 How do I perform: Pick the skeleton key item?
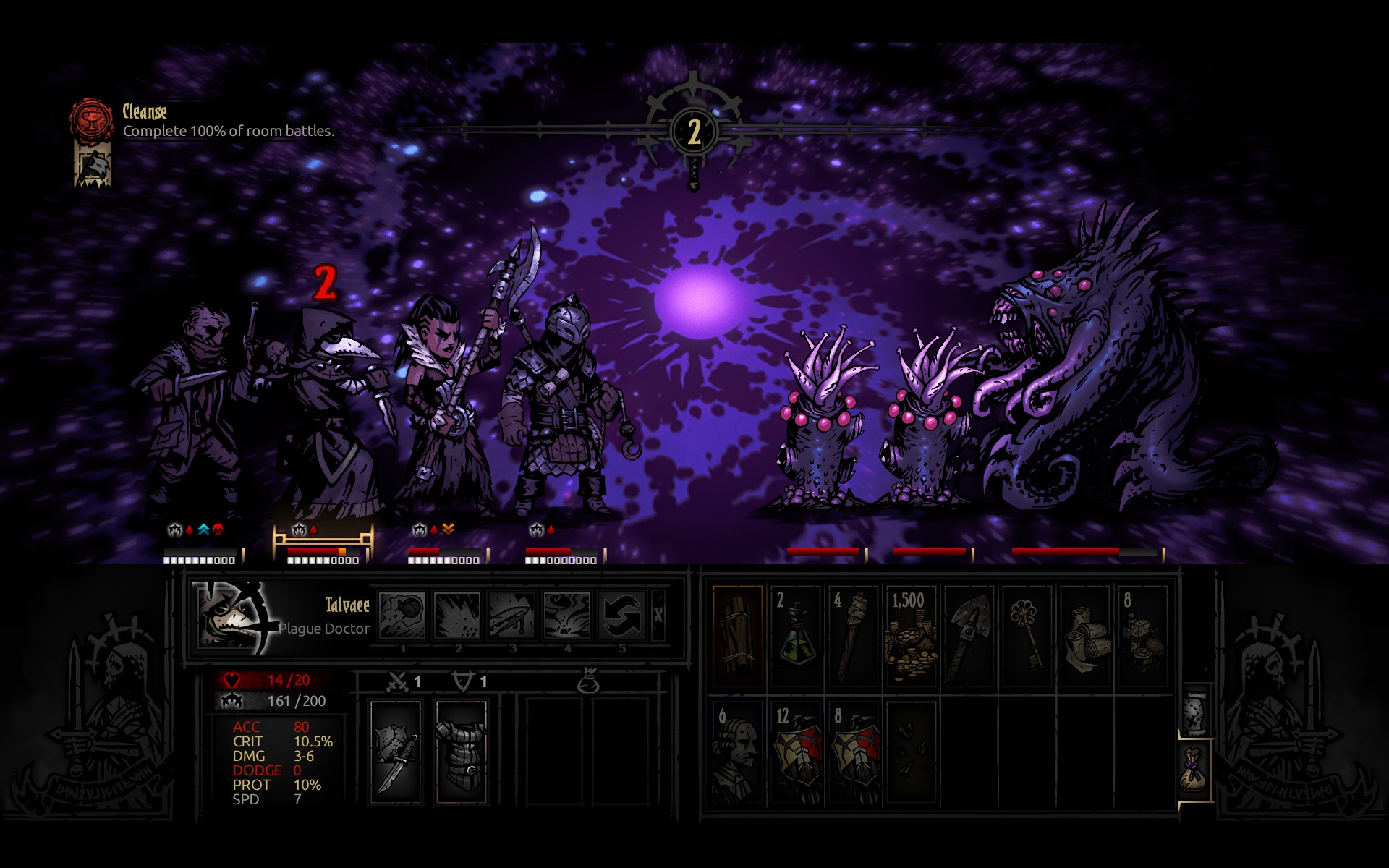[1027, 636]
